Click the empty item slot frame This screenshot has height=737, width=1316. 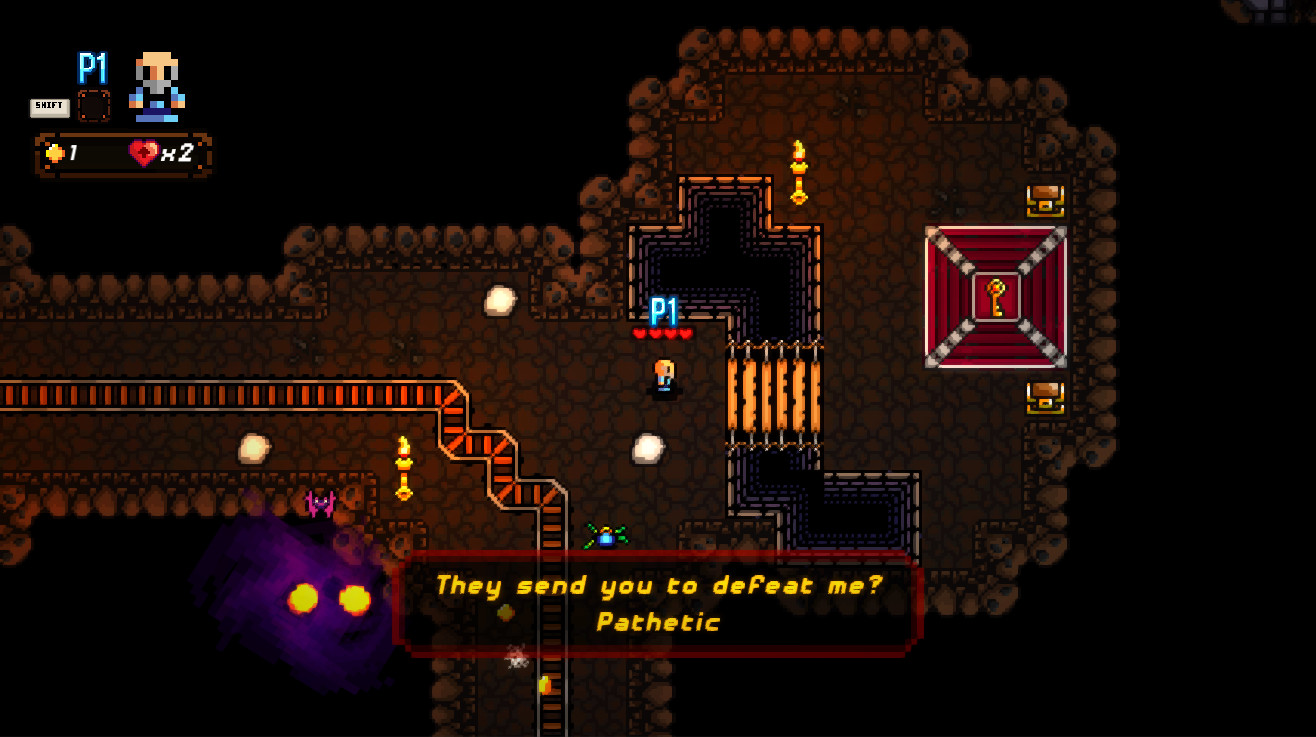tap(93, 105)
